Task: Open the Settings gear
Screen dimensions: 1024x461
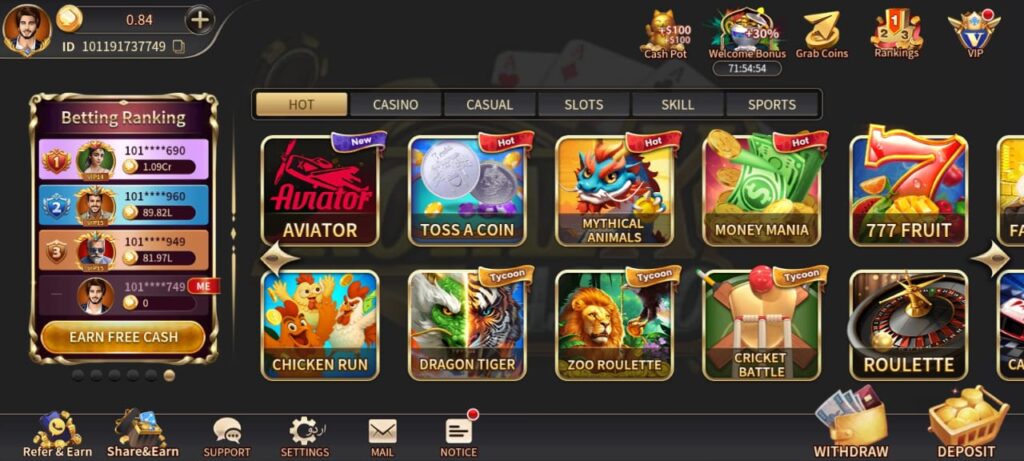Action: click(x=305, y=436)
